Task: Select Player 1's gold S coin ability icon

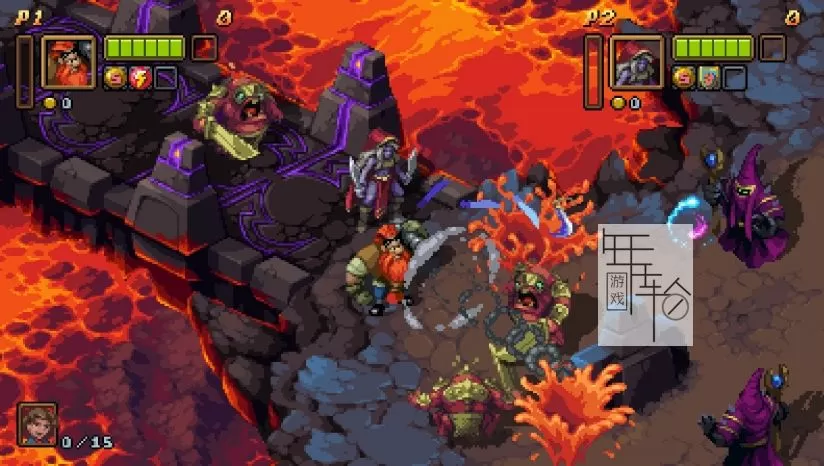Action: point(115,77)
